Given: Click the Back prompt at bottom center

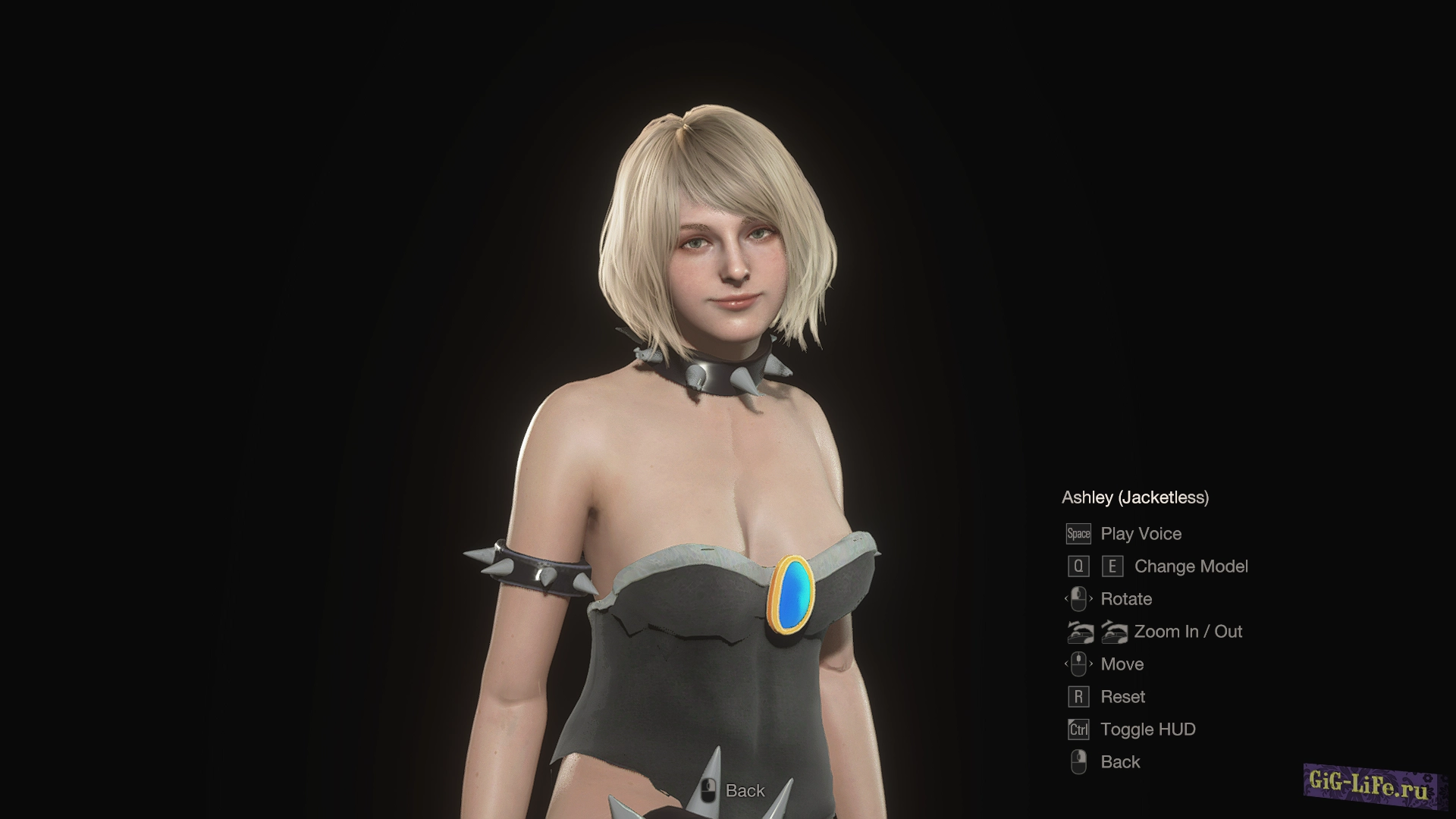Looking at the screenshot, I should click(744, 791).
